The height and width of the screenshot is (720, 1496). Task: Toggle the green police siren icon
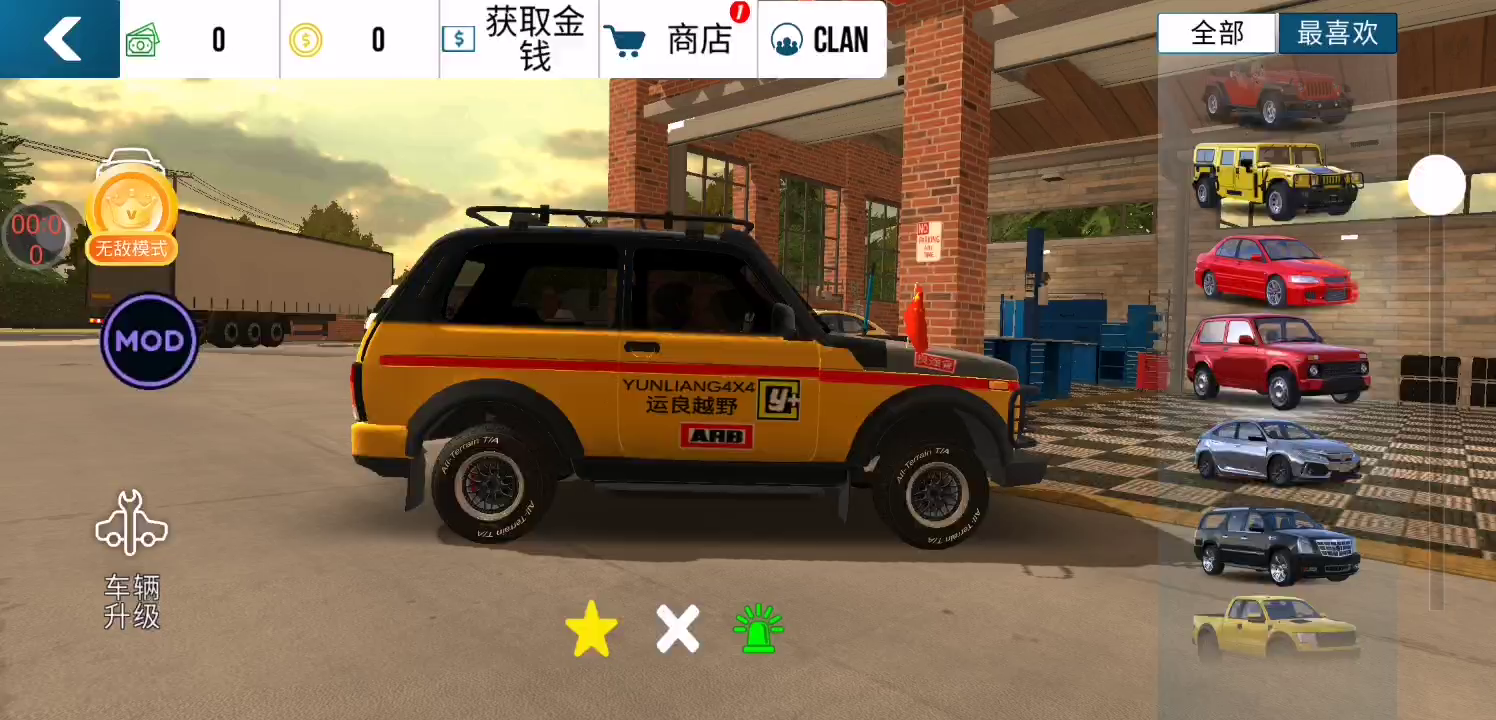[758, 629]
